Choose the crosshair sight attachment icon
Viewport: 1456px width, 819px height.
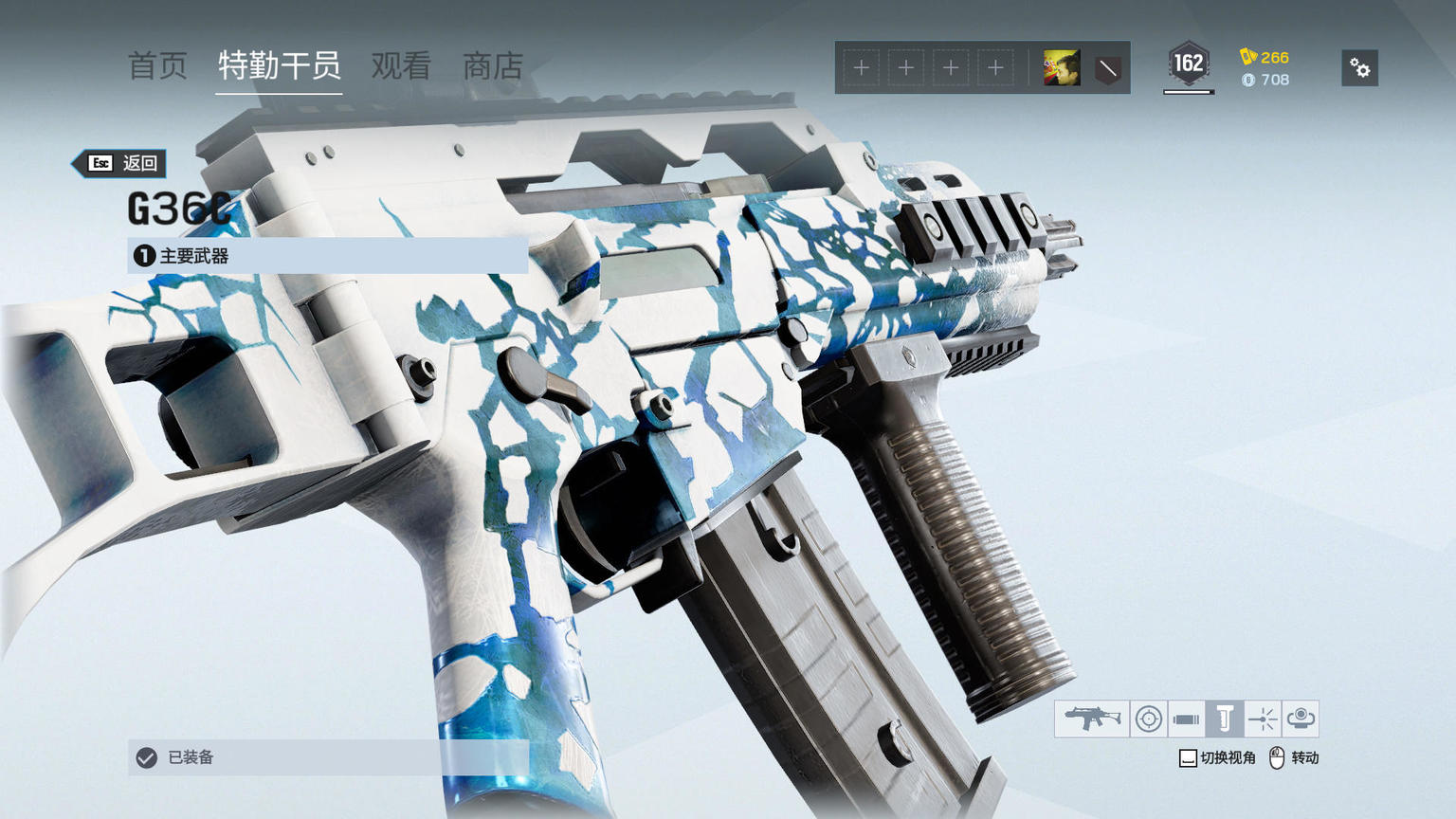tap(1149, 719)
